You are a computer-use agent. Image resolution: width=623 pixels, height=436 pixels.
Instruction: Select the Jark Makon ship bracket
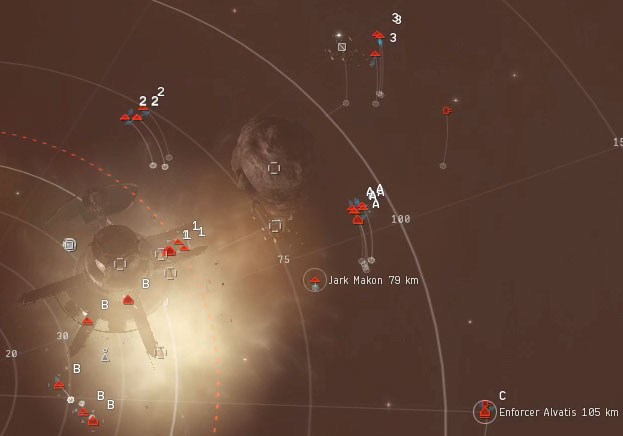click(315, 280)
